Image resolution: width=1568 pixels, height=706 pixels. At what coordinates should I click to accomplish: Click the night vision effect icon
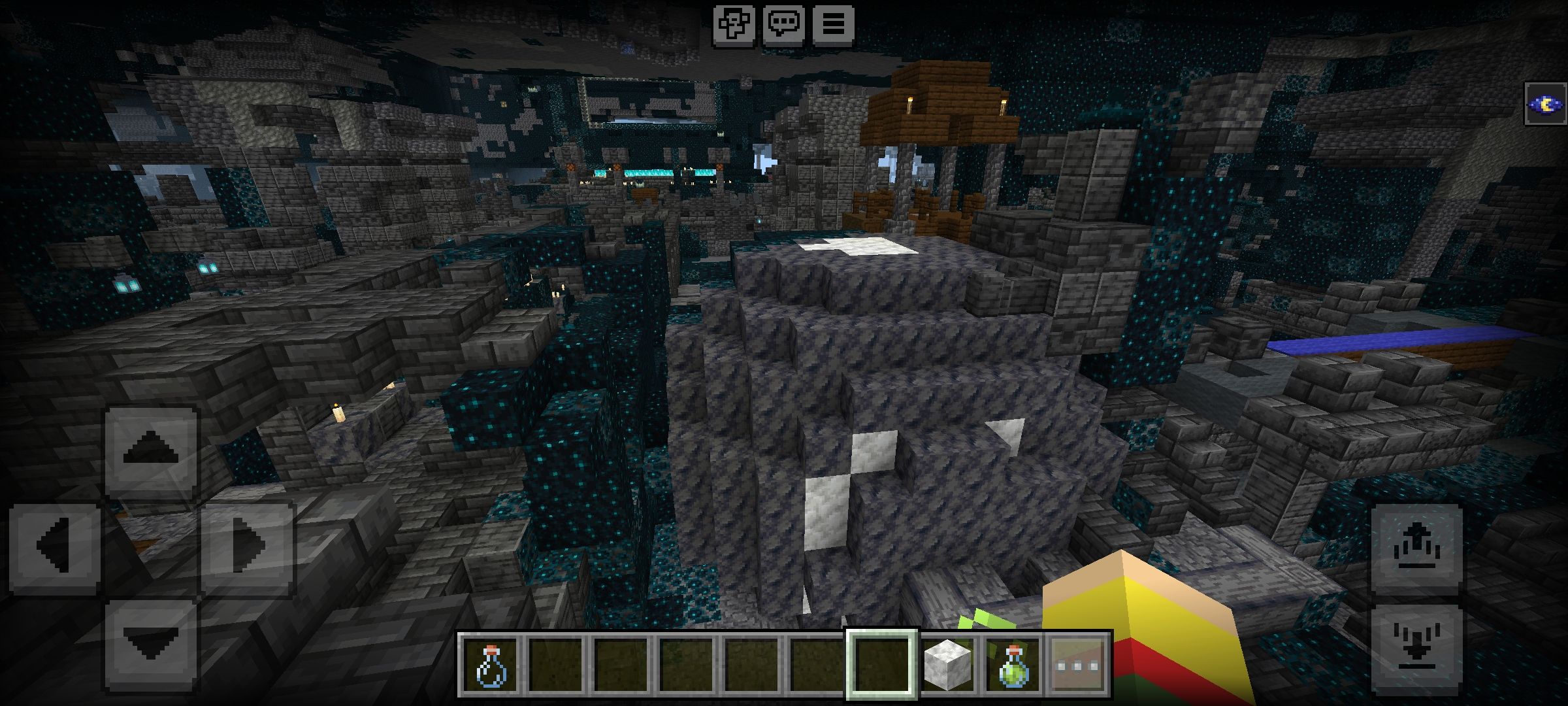pos(1546,104)
